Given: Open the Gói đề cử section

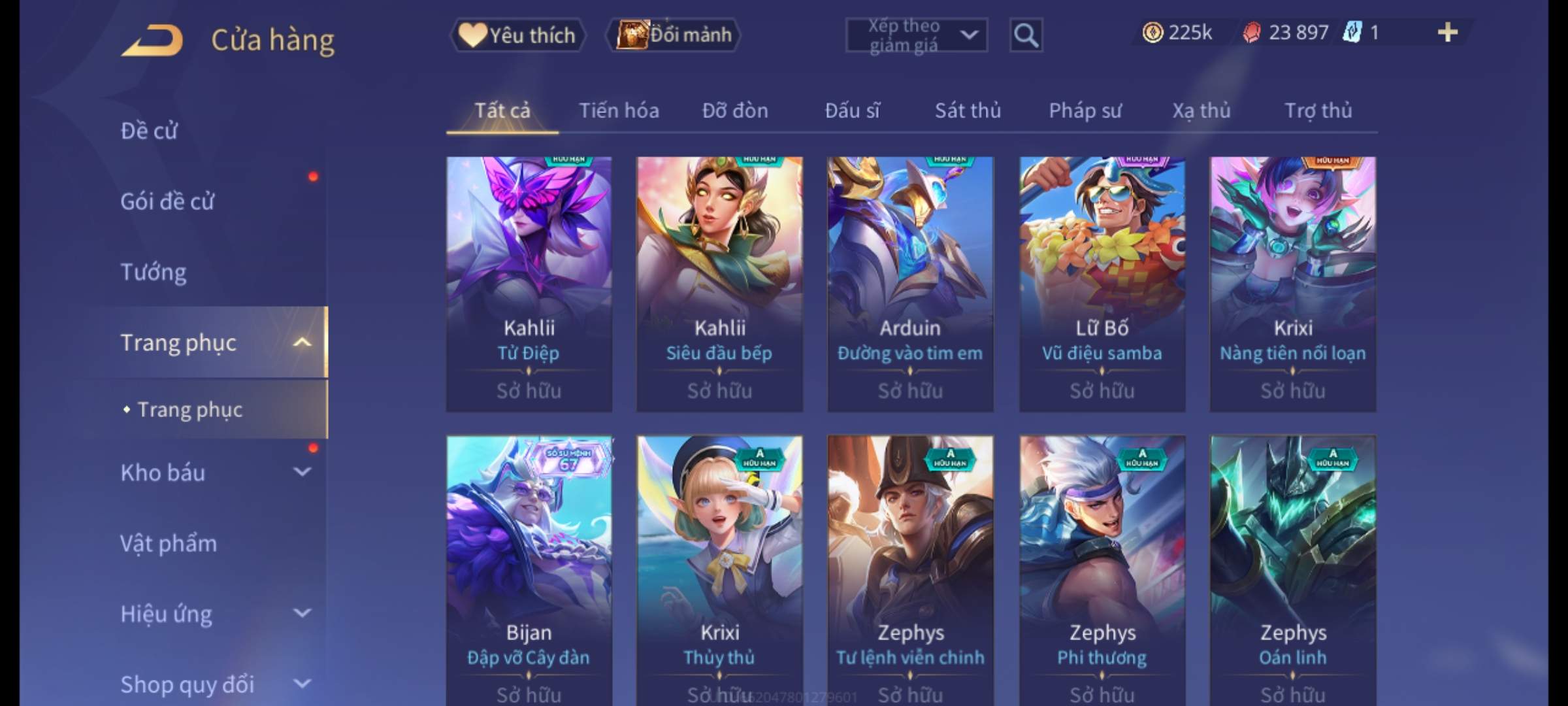Looking at the screenshot, I should coord(167,201).
